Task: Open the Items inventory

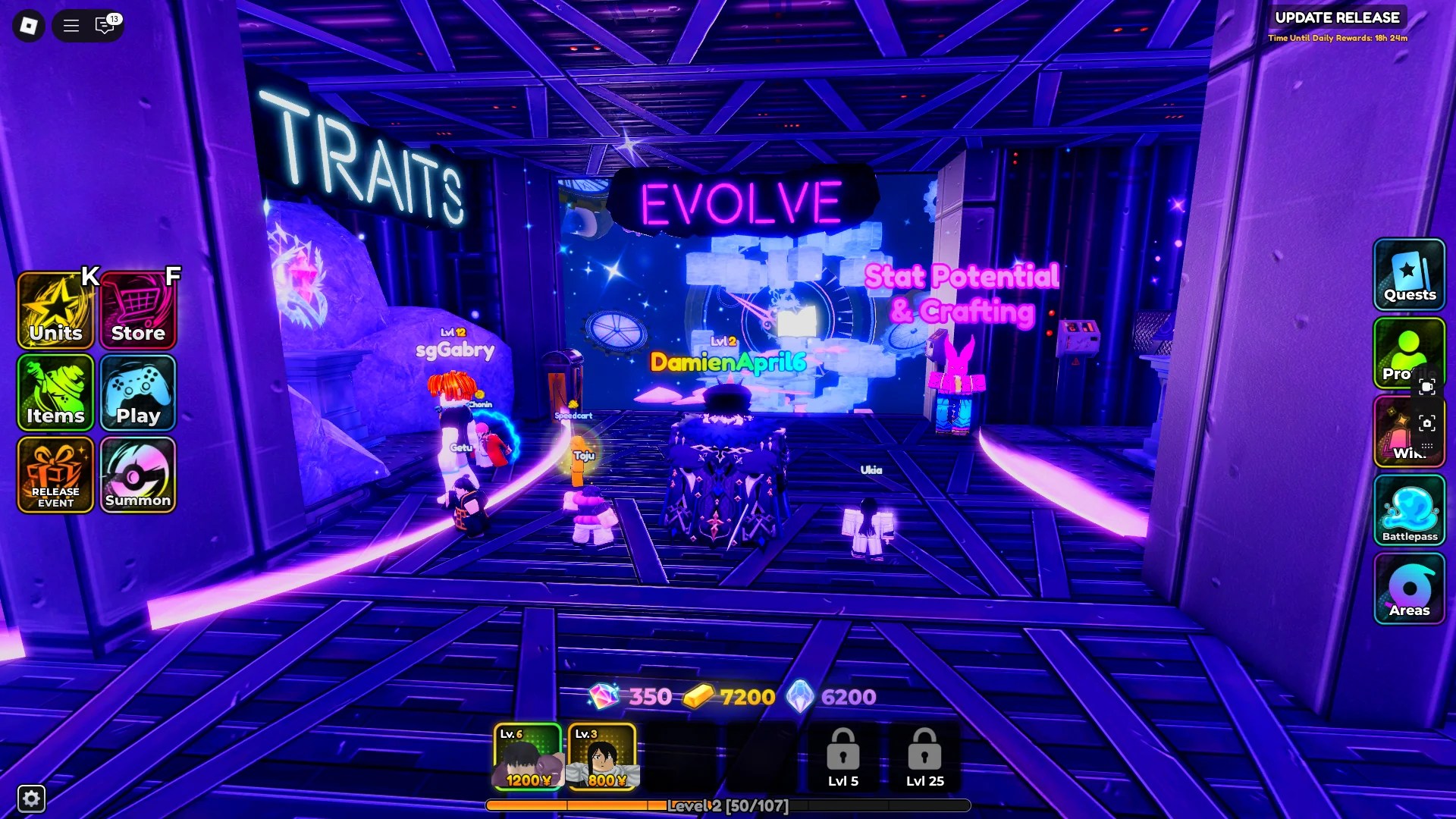Action: click(55, 393)
